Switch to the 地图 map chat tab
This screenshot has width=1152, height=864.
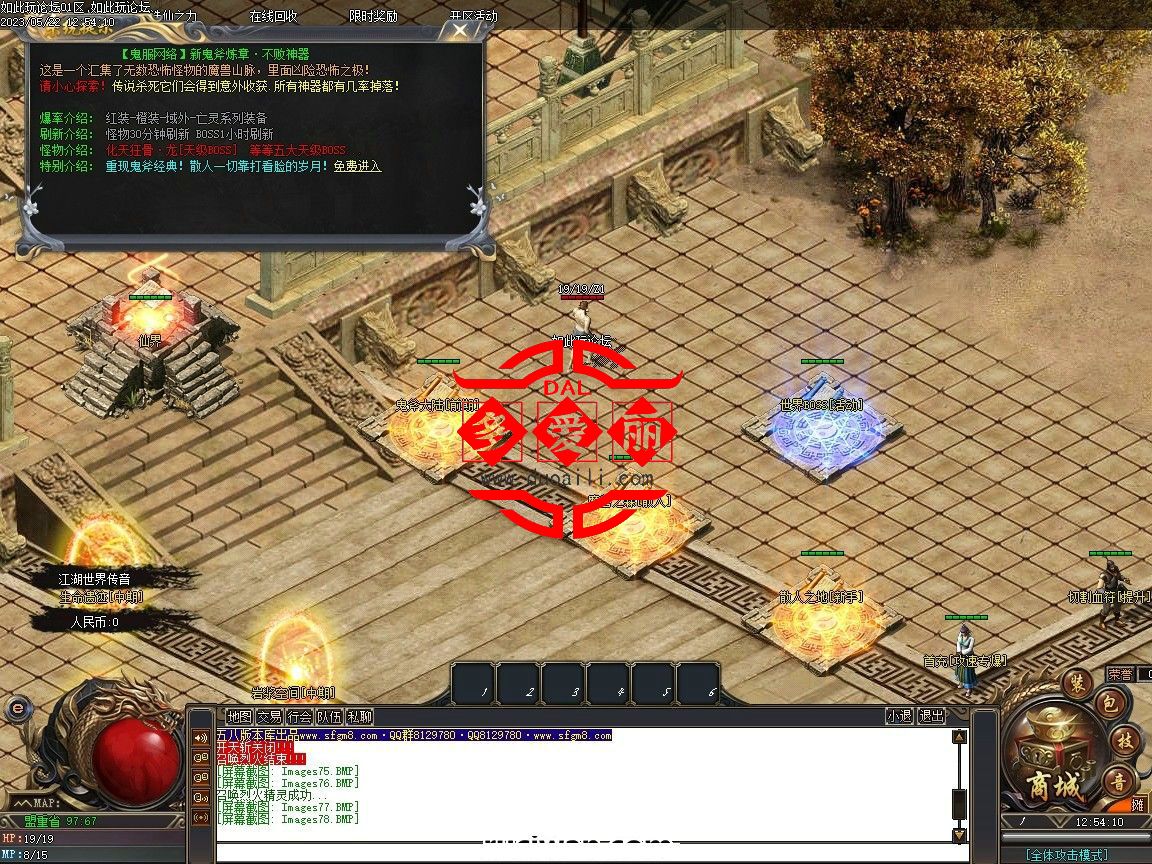(239, 716)
